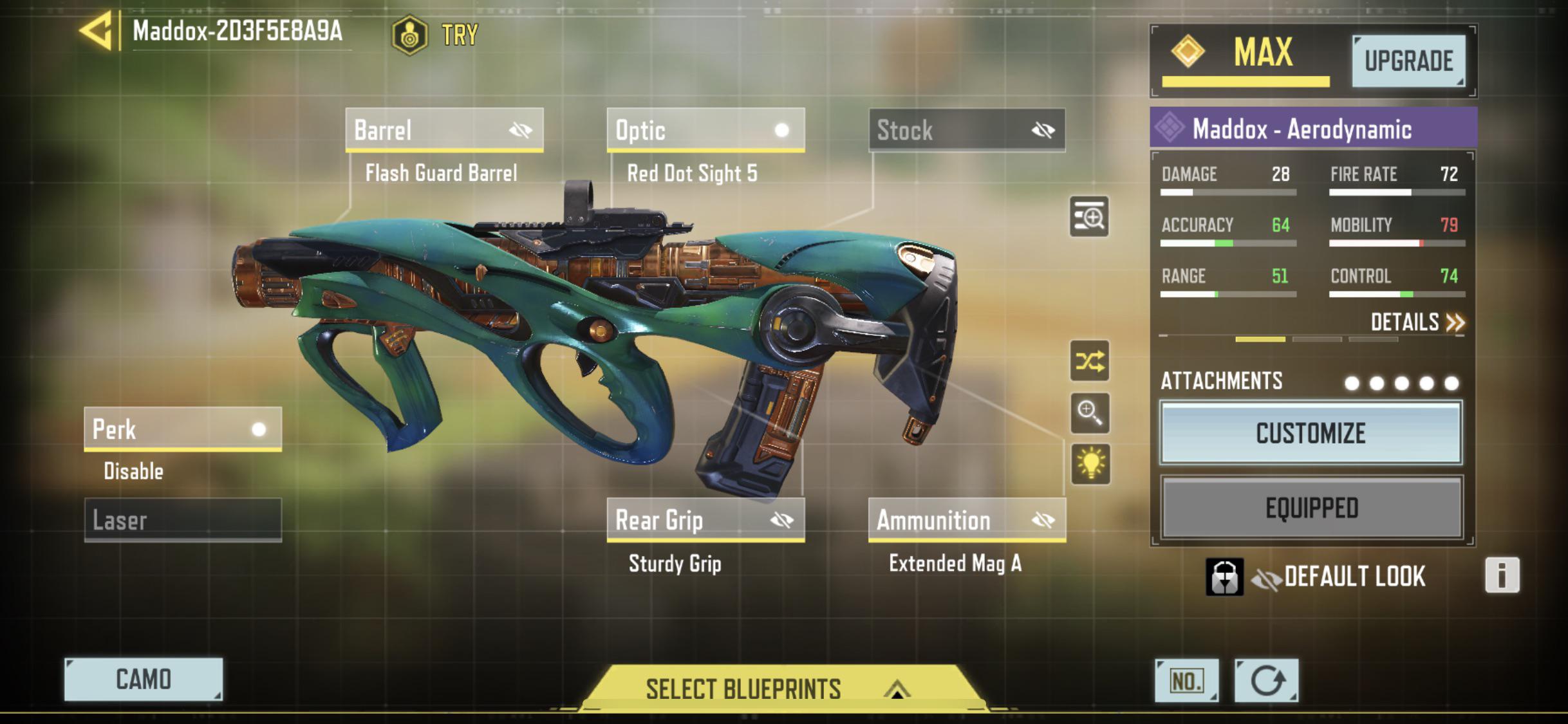This screenshot has height=724, width=1568.
Task: Show weapon stat DETAILS
Action: [x=1417, y=322]
